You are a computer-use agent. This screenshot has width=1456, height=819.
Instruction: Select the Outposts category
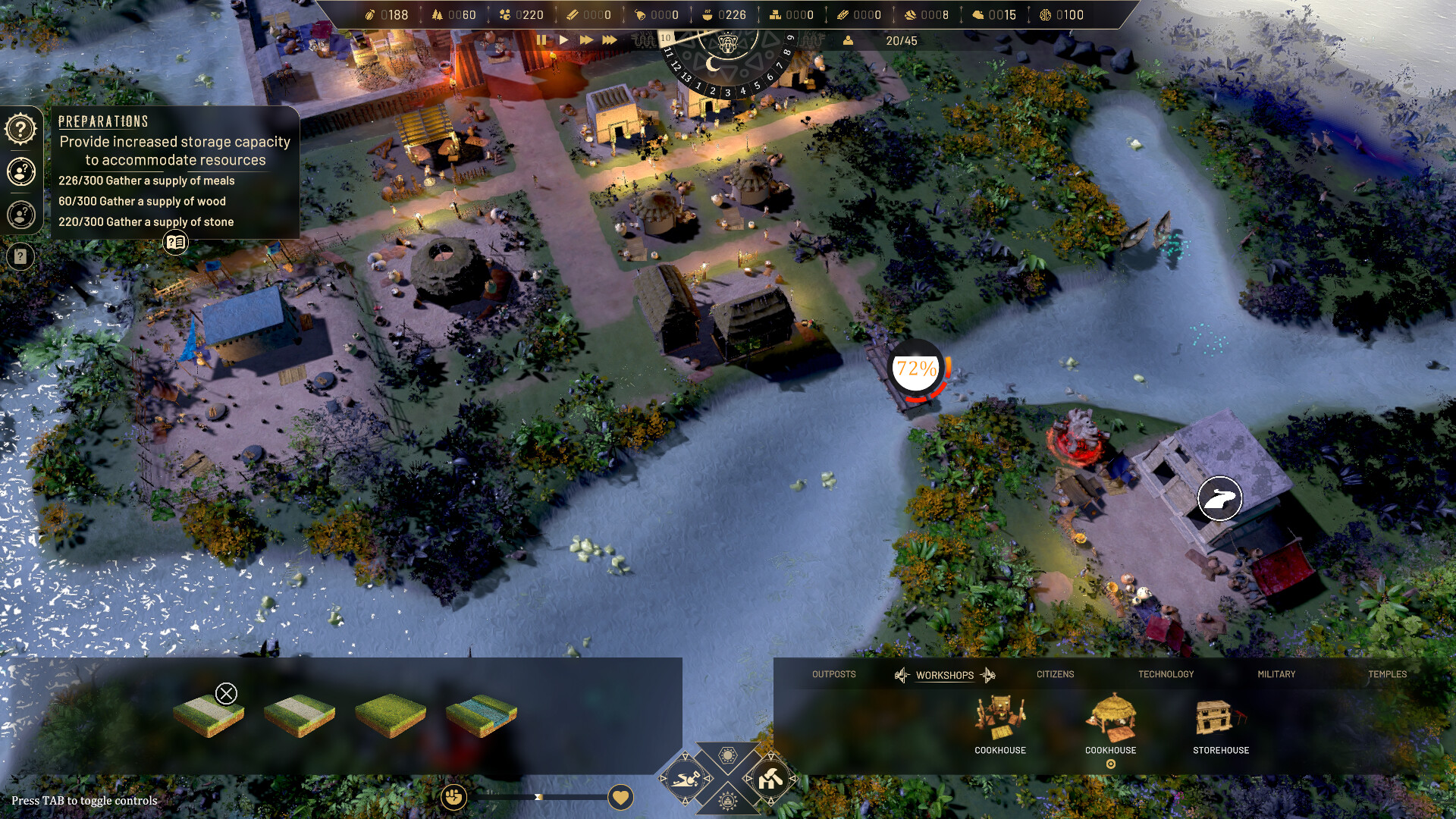click(833, 674)
